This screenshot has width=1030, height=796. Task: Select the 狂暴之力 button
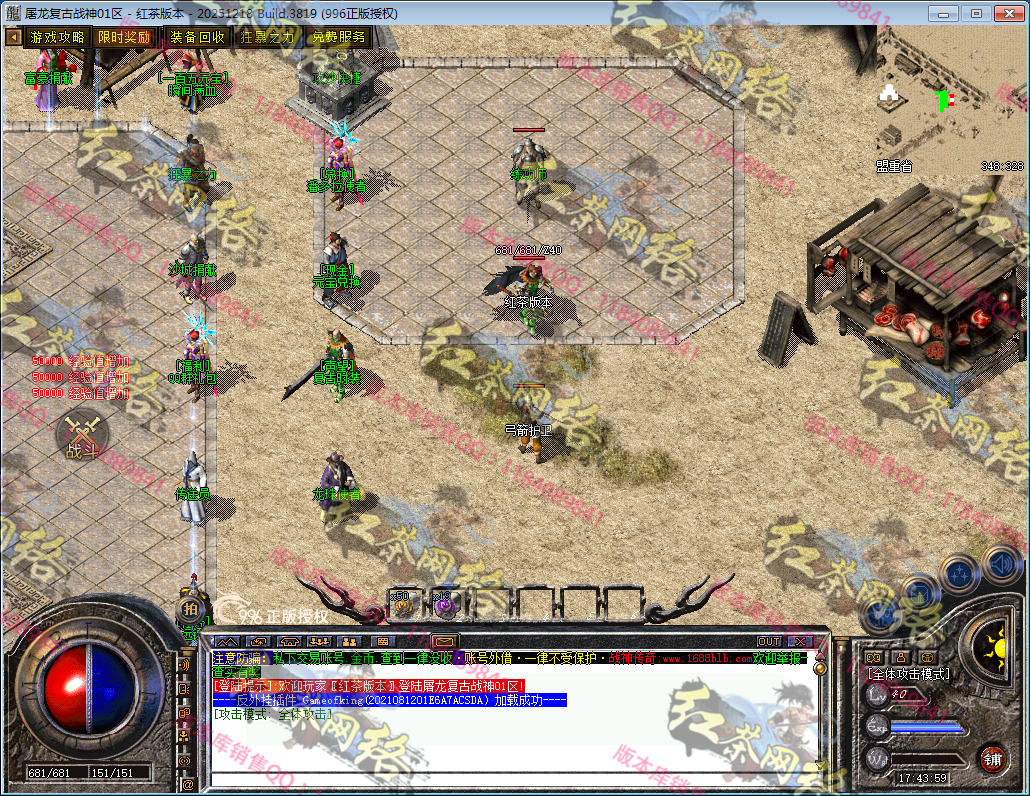pos(267,37)
